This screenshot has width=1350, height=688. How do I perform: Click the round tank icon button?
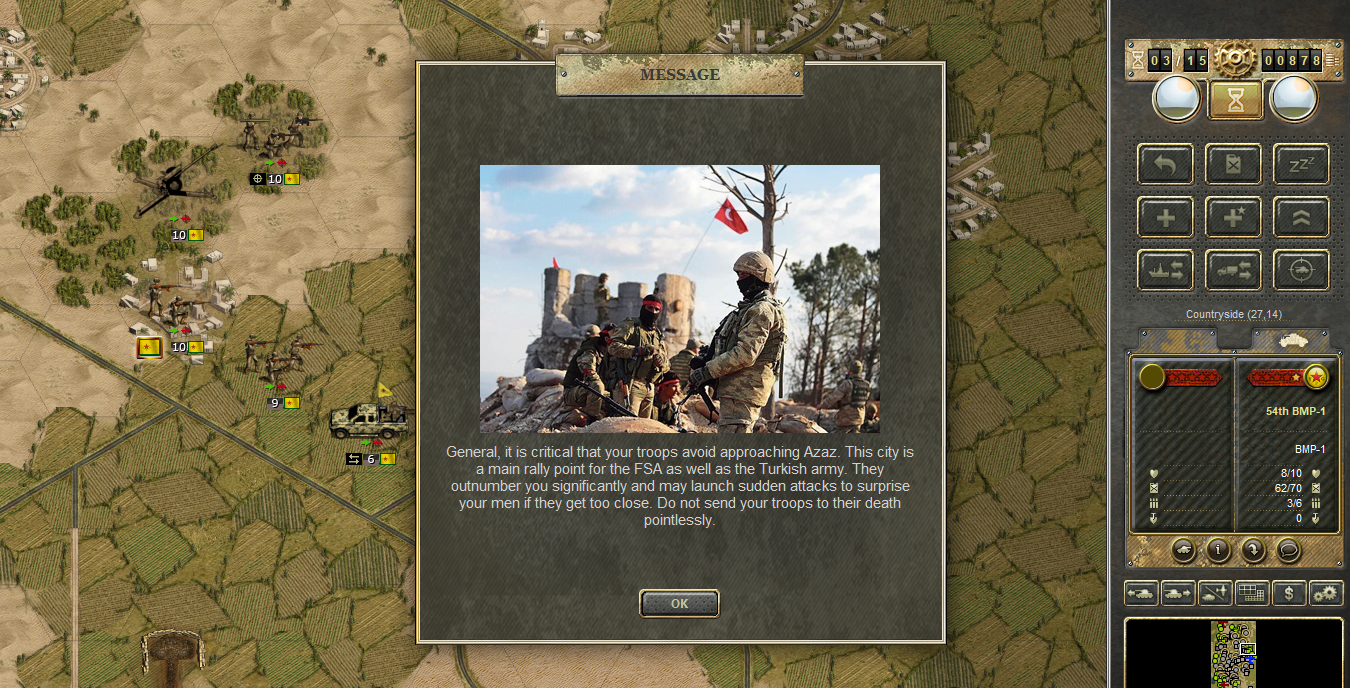point(1183,549)
